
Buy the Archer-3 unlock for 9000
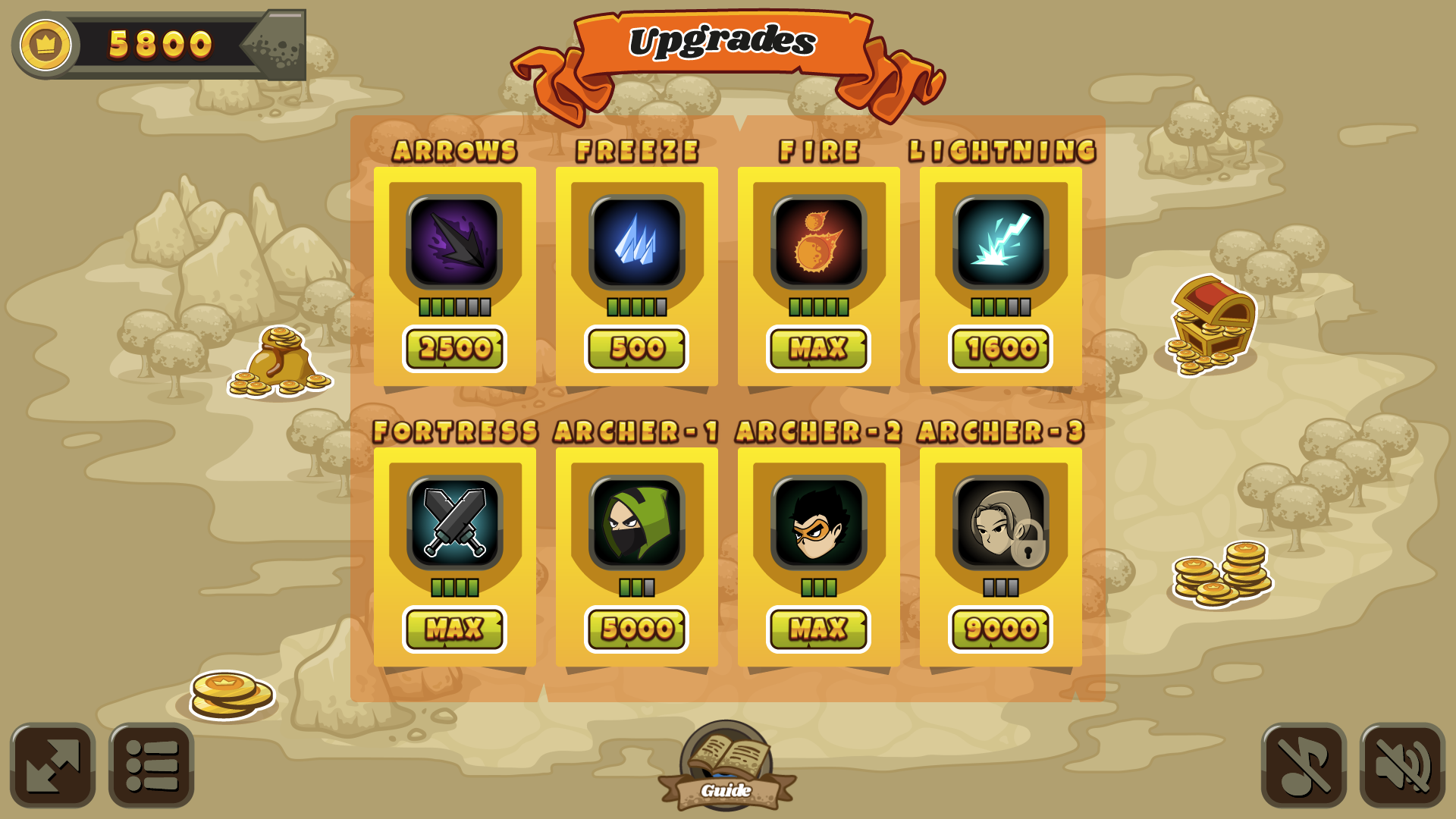click(999, 628)
